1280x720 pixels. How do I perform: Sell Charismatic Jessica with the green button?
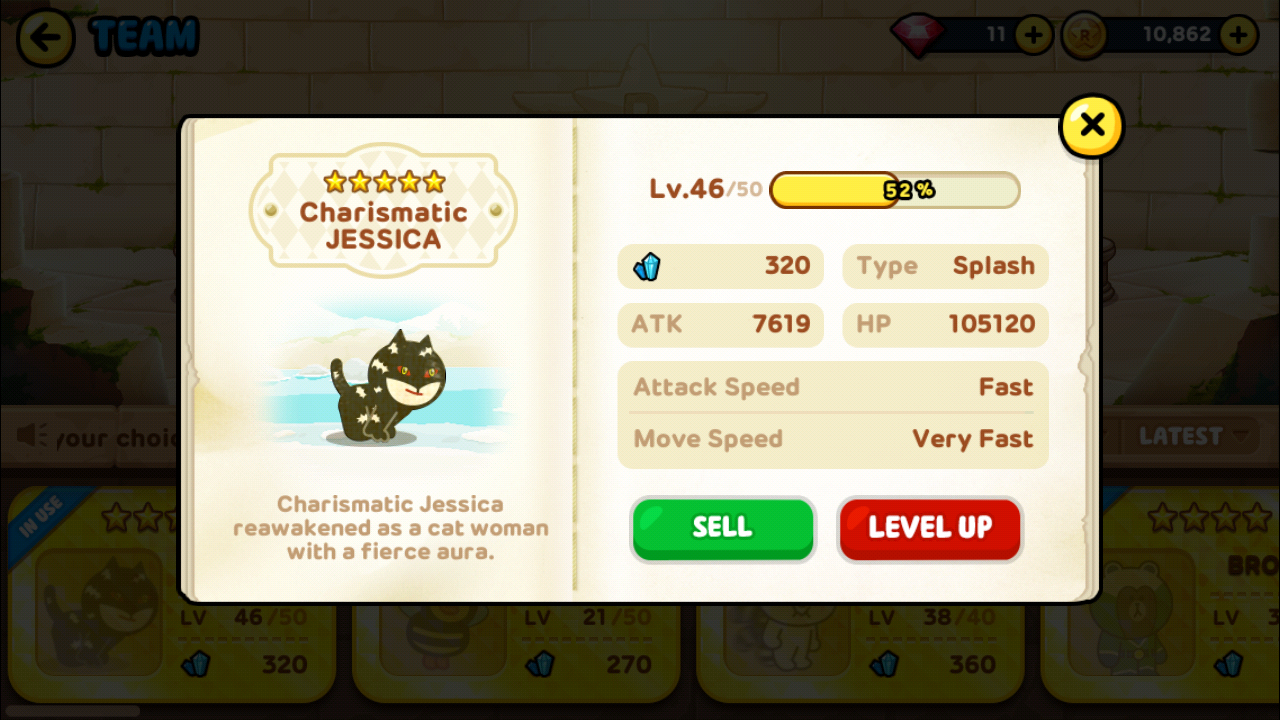tap(722, 528)
